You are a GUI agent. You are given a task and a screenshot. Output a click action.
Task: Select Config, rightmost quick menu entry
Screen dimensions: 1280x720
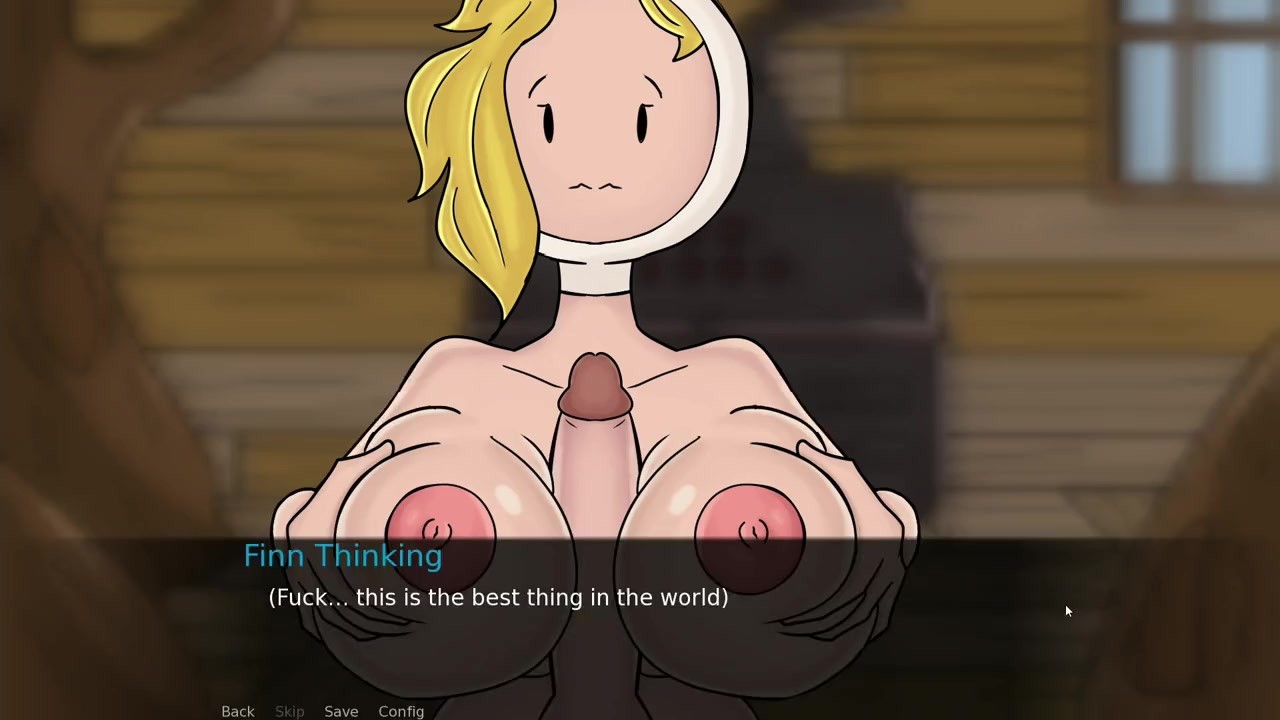coord(401,711)
